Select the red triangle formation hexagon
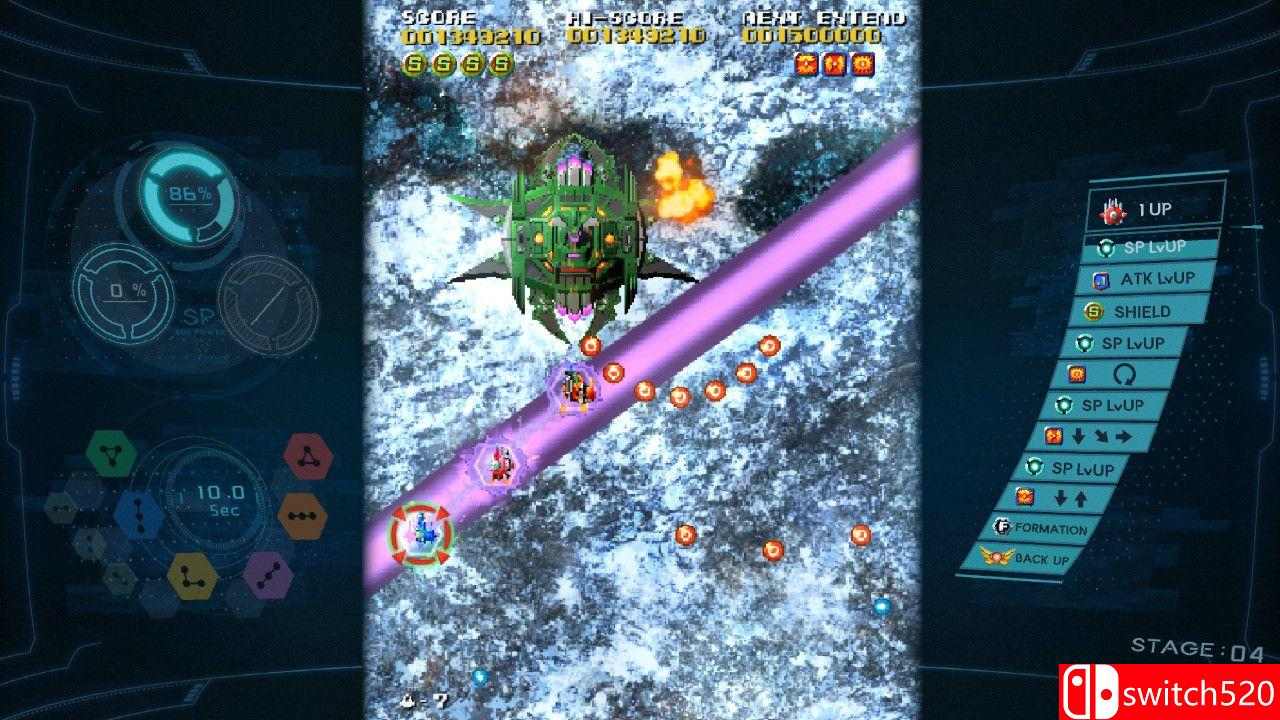 point(308,456)
